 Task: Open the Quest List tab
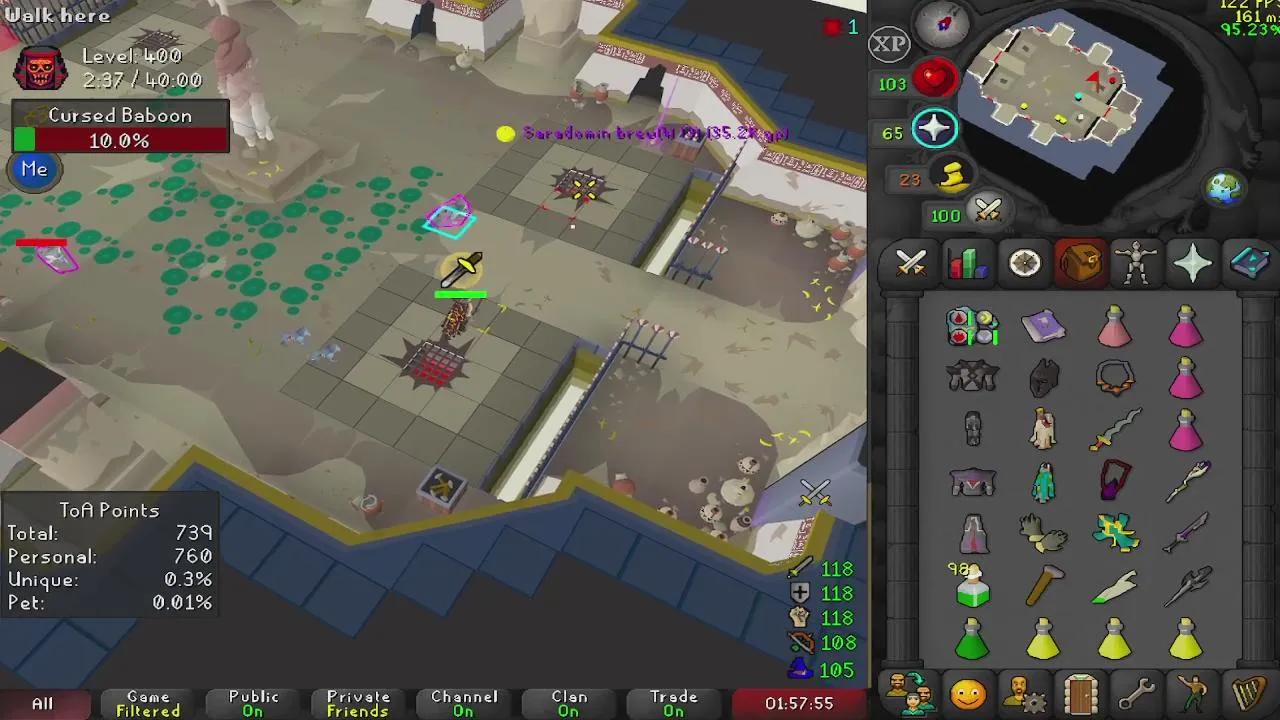click(x=1022, y=263)
